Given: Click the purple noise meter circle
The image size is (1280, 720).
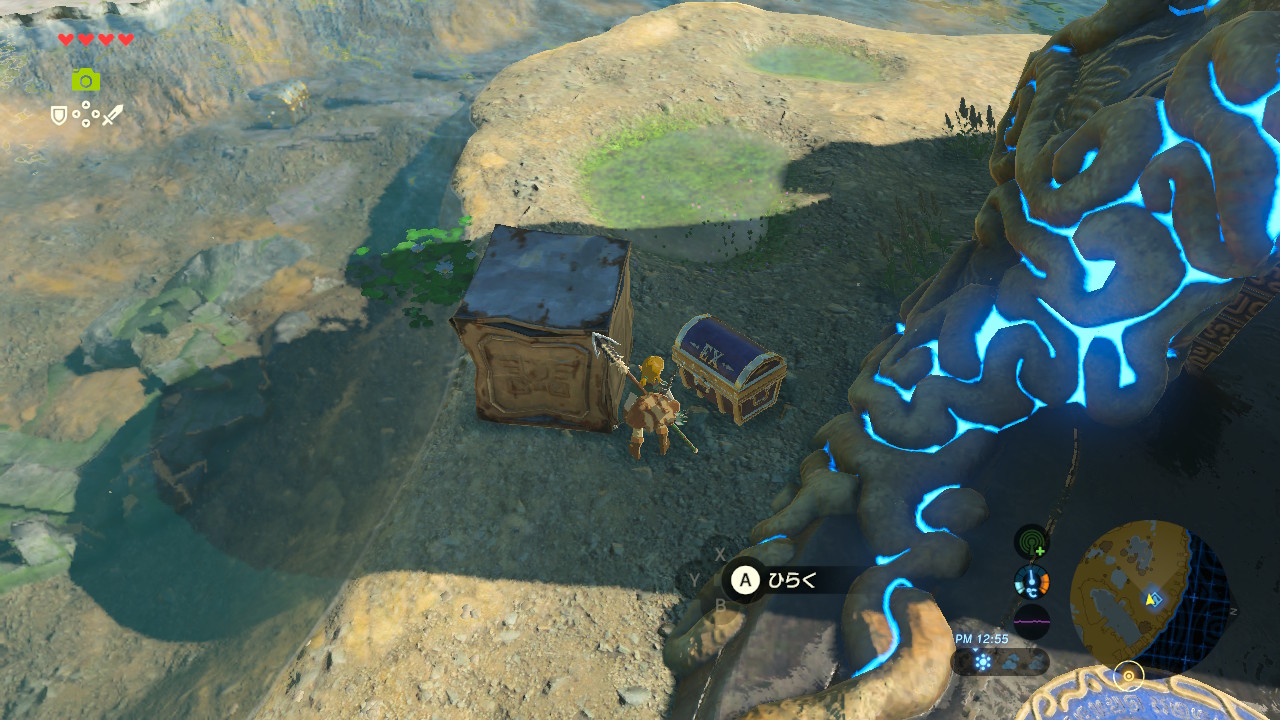Looking at the screenshot, I should [1032, 621].
